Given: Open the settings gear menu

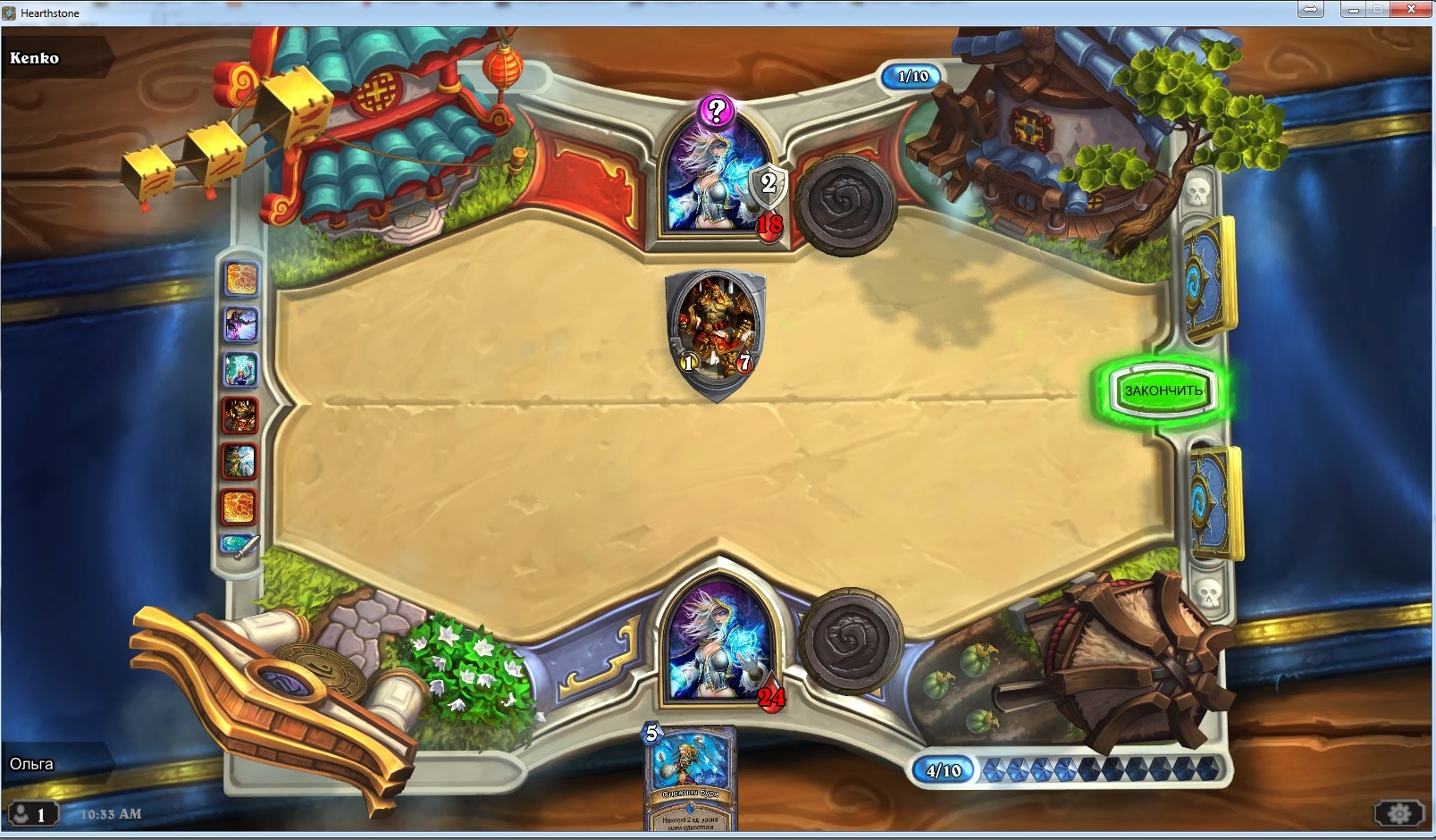Looking at the screenshot, I should click(x=1398, y=813).
